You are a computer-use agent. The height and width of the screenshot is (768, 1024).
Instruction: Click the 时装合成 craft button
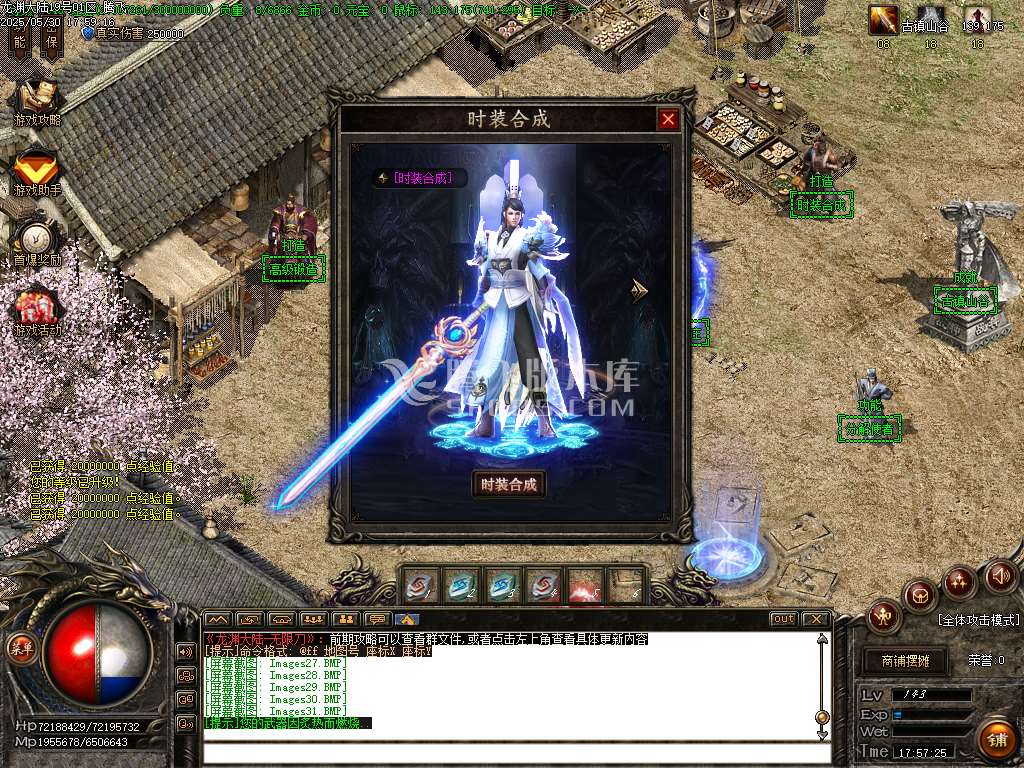pos(509,485)
